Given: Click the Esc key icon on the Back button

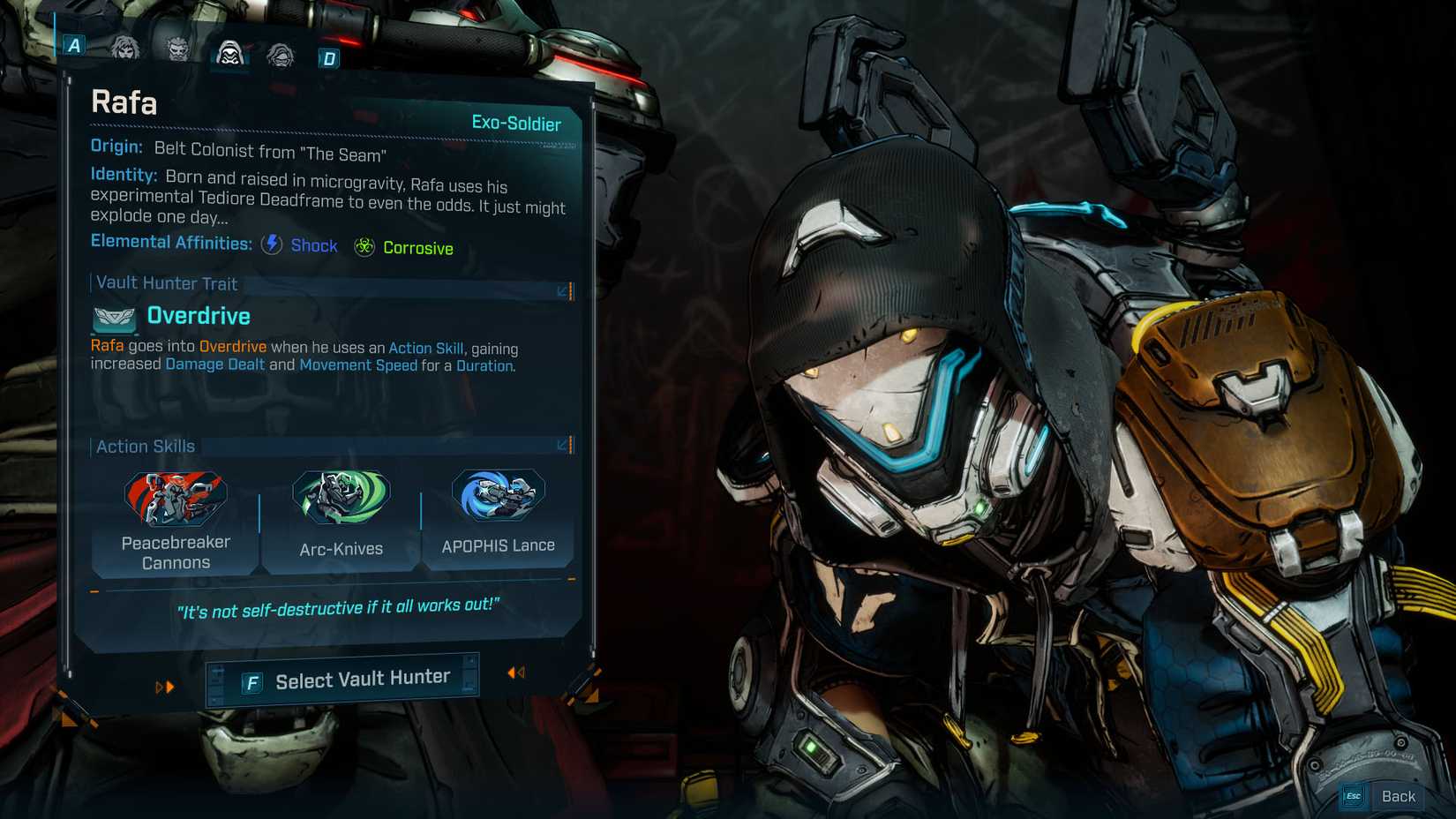Looking at the screenshot, I should pyautogui.click(x=1353, y=795).
